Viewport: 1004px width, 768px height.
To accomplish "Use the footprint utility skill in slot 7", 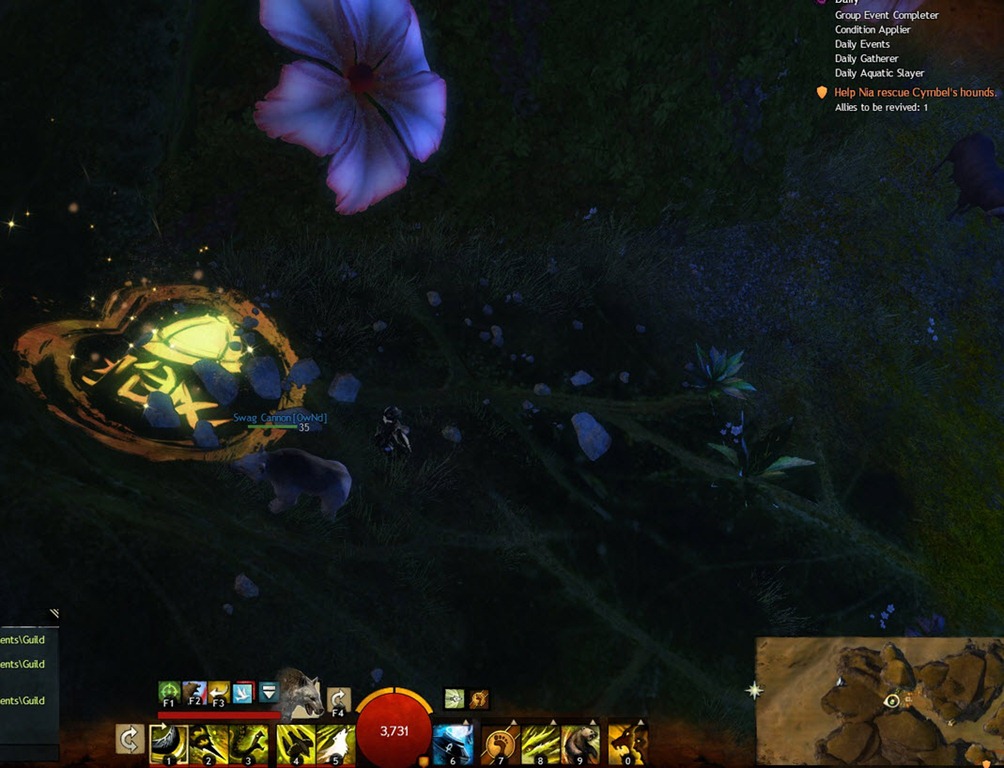I will click(500, 743).
